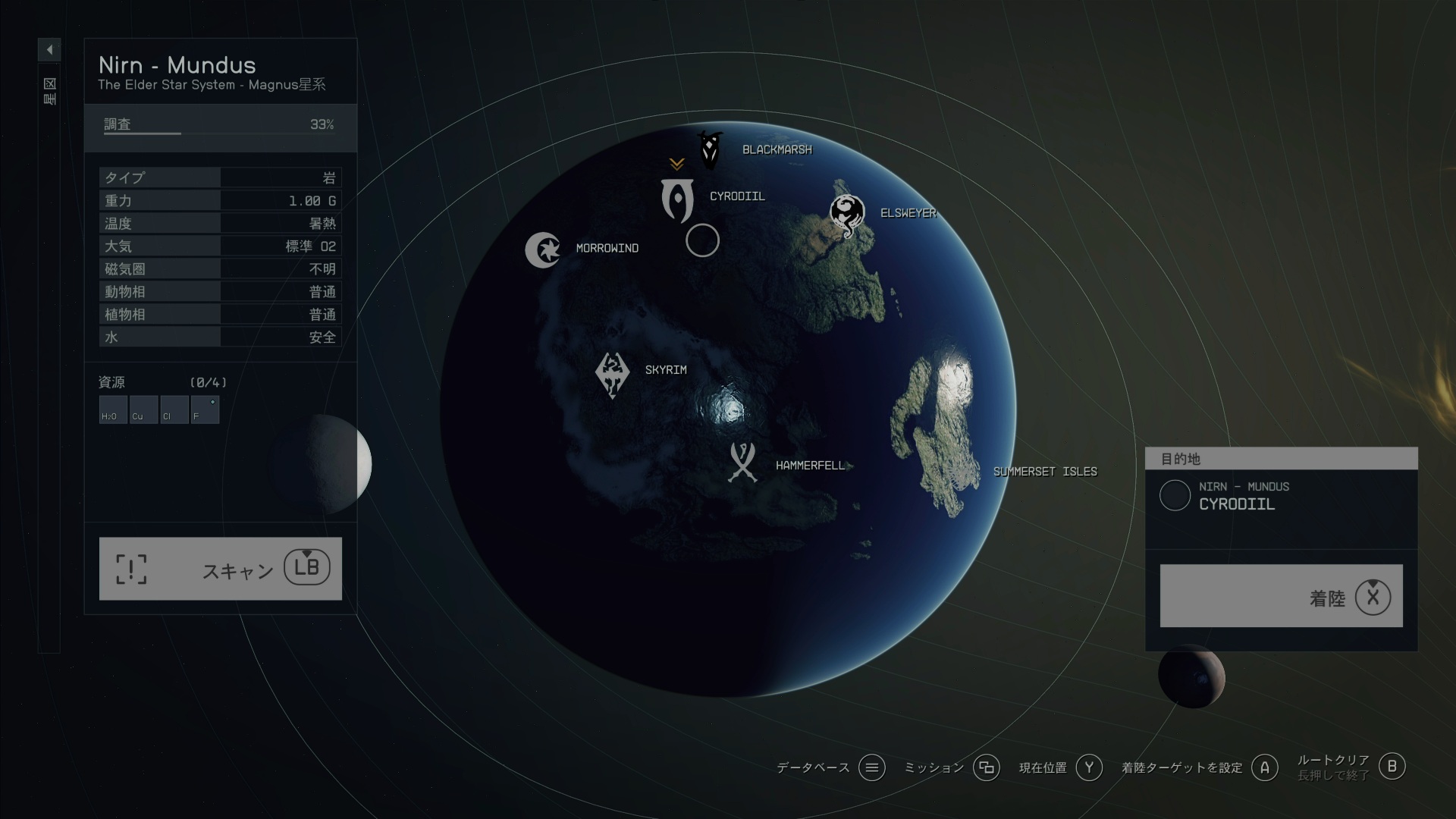Select the Skyrim dragon marker
Image resolution: width=1456 pixels, height=819 pixels.
[x=612, y=374]
